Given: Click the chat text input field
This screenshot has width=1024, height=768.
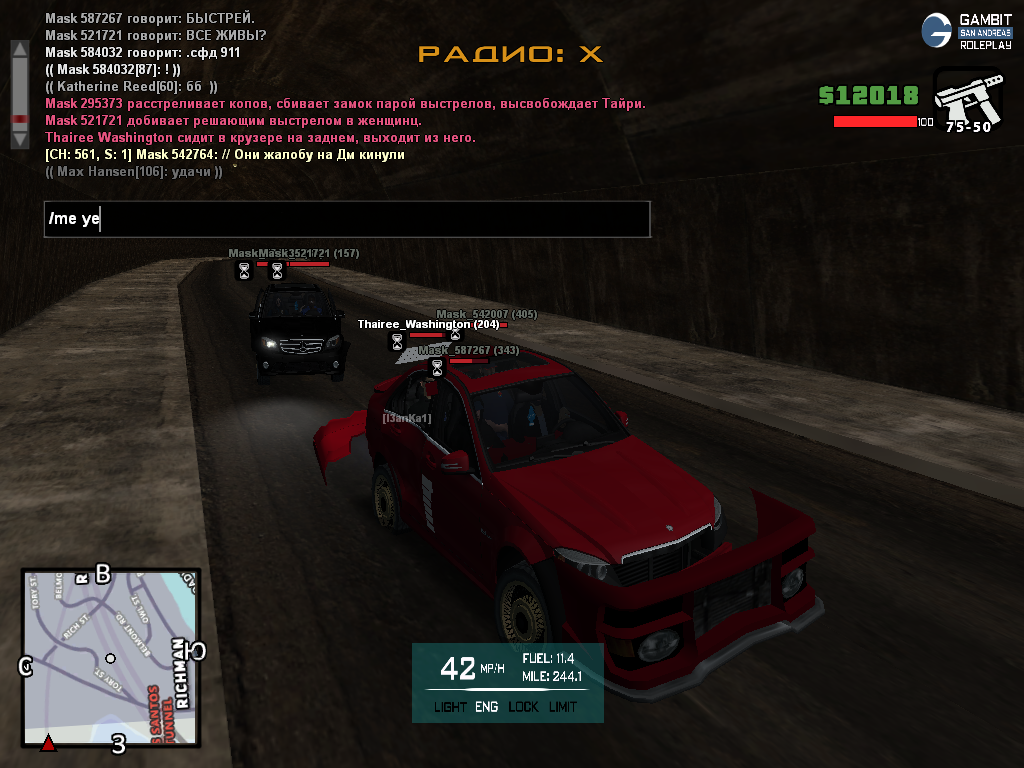Looking at the screenshot, I should pos(347,219).
